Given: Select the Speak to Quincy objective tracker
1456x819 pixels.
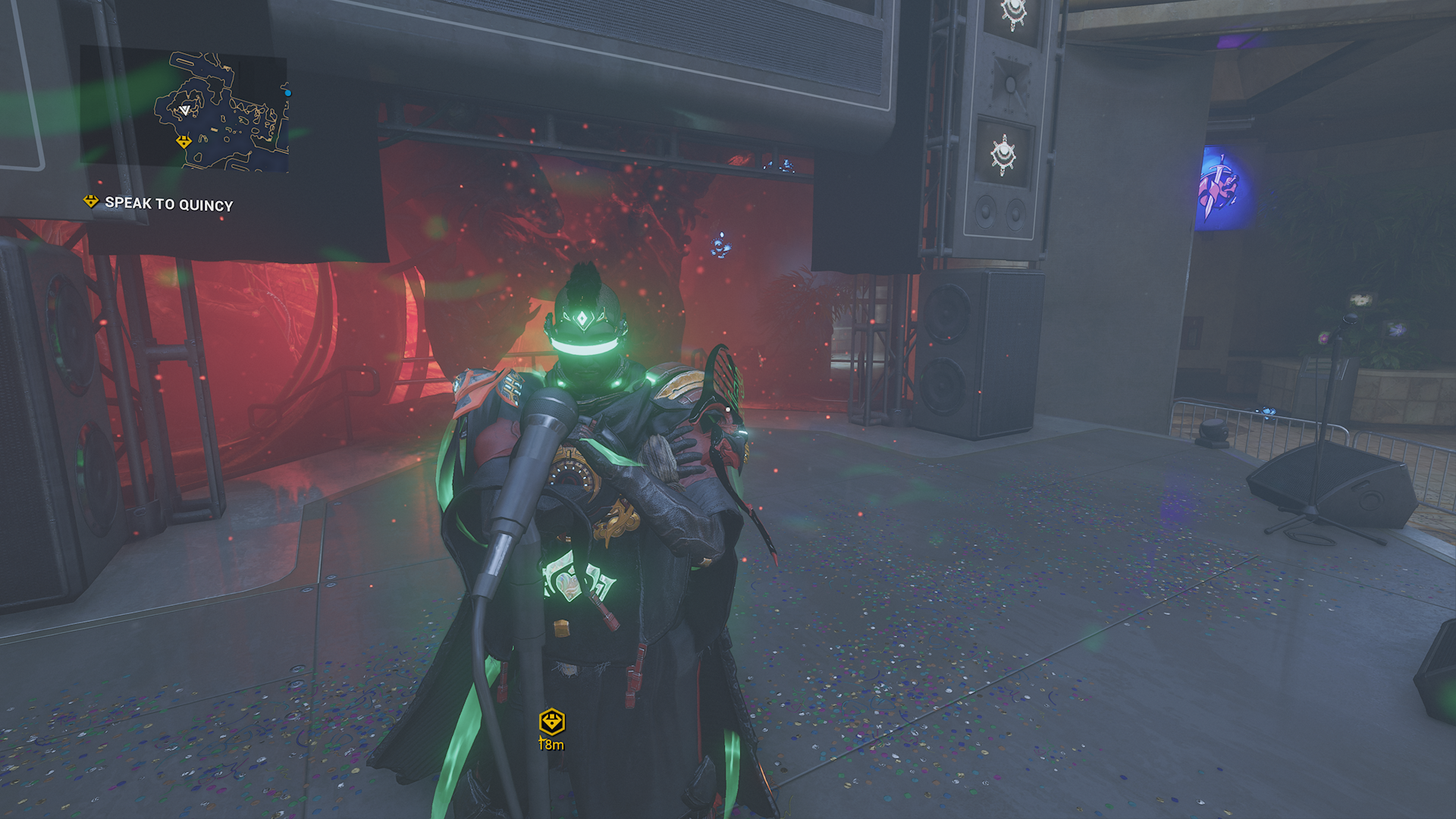Looking at the screenshot, I should click(158, 203).
